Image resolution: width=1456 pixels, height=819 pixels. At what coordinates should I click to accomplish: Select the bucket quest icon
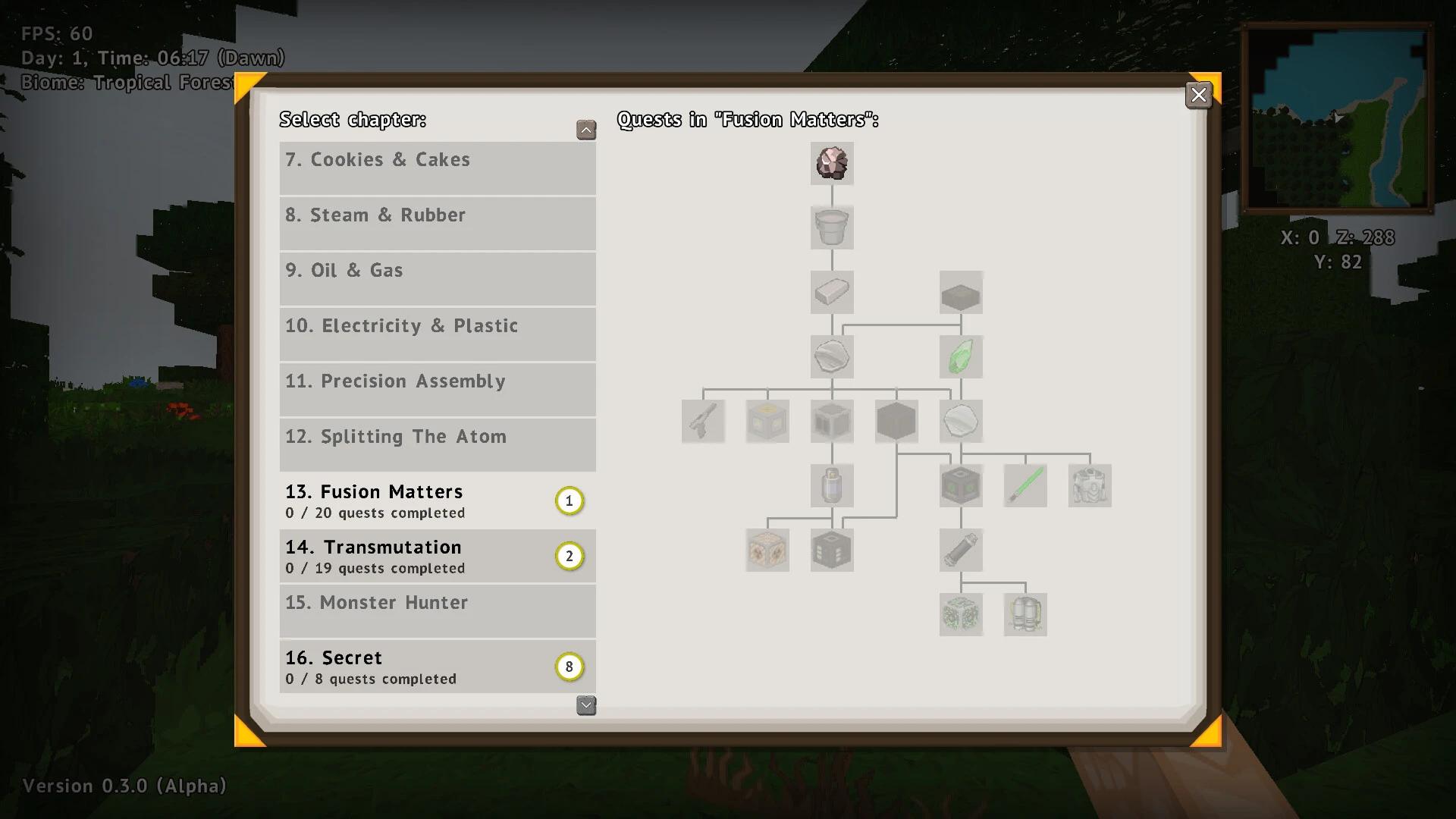831,227
